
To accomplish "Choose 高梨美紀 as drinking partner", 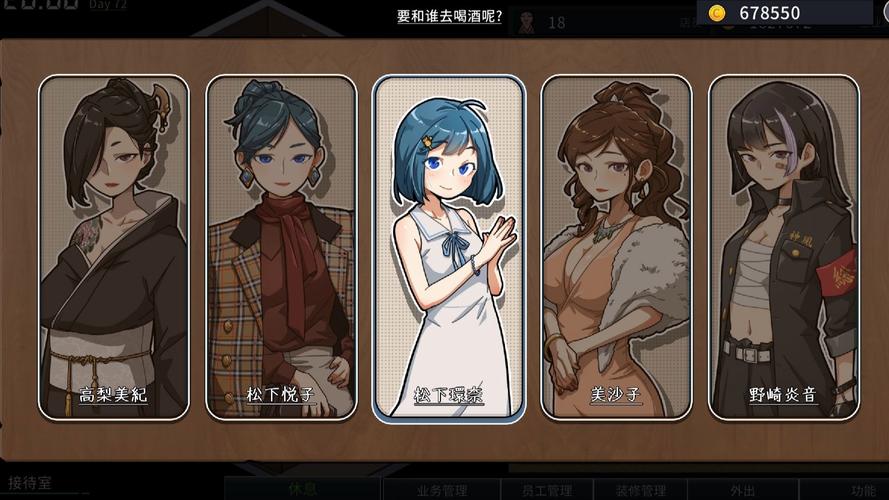I will [x=113, y=246].
